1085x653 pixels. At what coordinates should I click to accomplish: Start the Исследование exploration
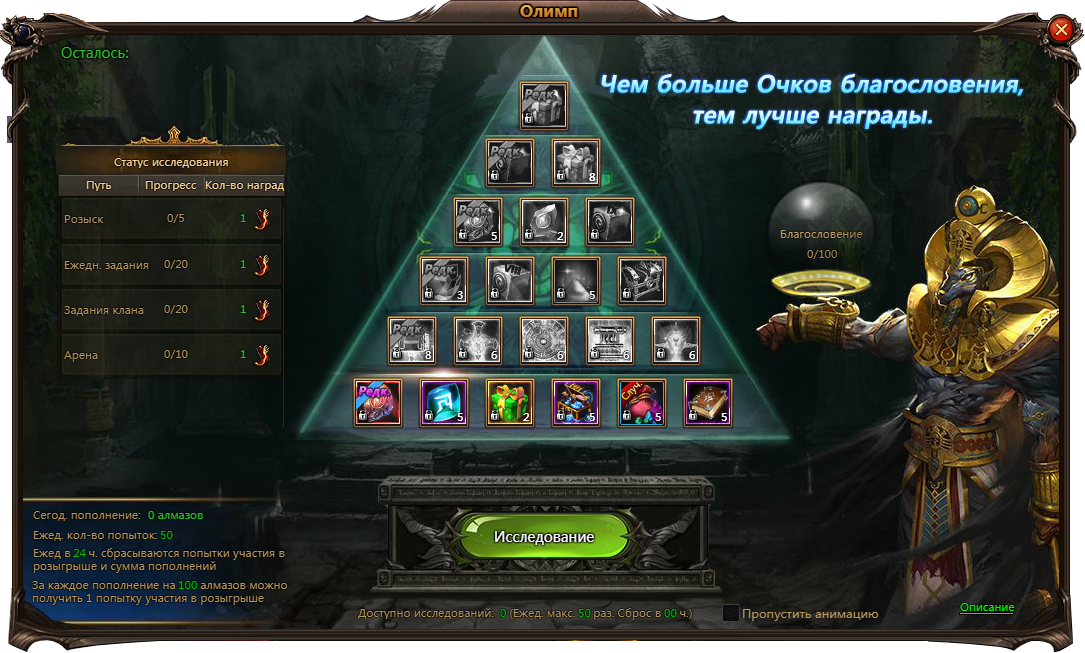543,537
